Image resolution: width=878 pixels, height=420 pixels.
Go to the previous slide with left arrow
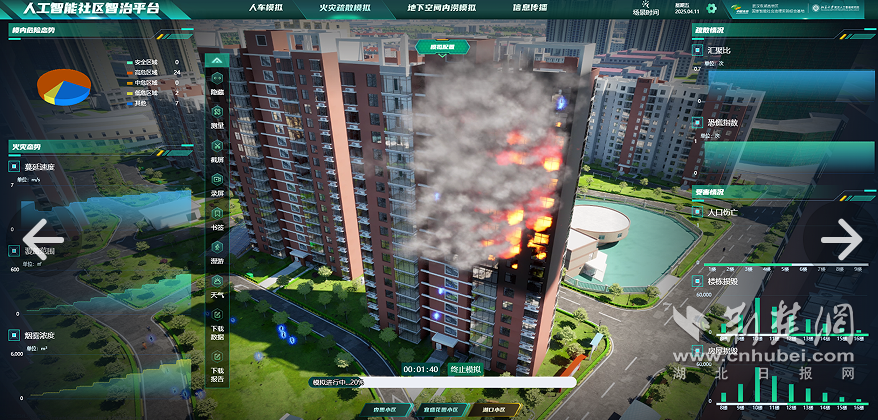click(x=42, y=239)
